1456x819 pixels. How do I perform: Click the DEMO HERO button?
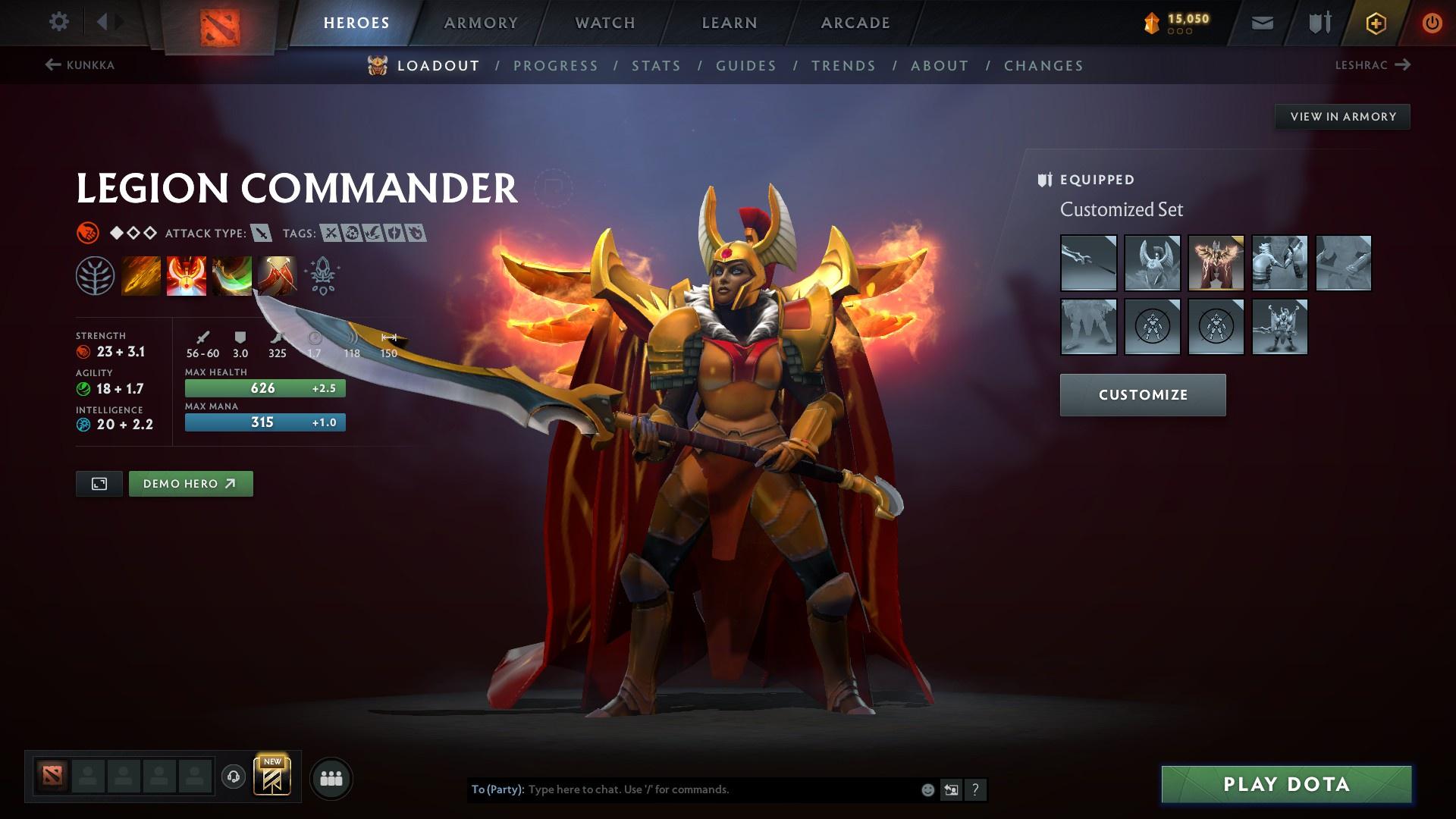pyautogui.click(x=190, y=483)
